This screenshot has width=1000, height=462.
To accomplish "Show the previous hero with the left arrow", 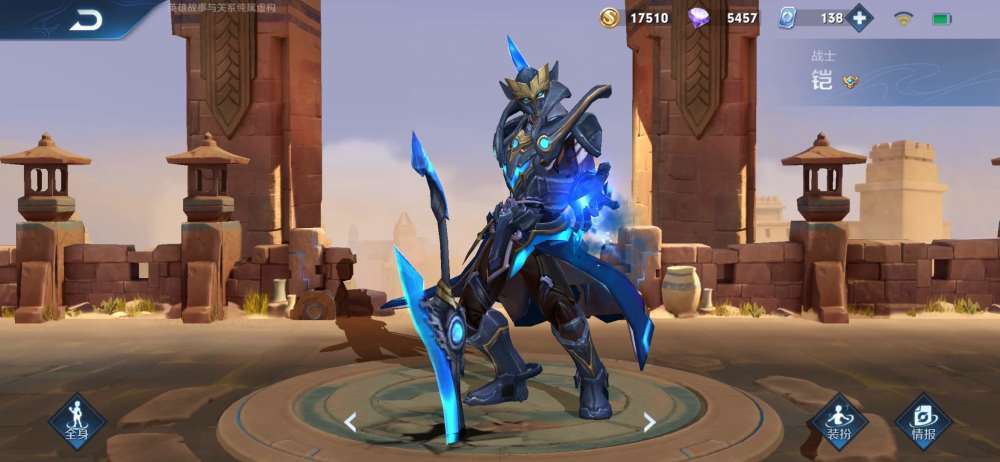I will (x=350, y=422).
